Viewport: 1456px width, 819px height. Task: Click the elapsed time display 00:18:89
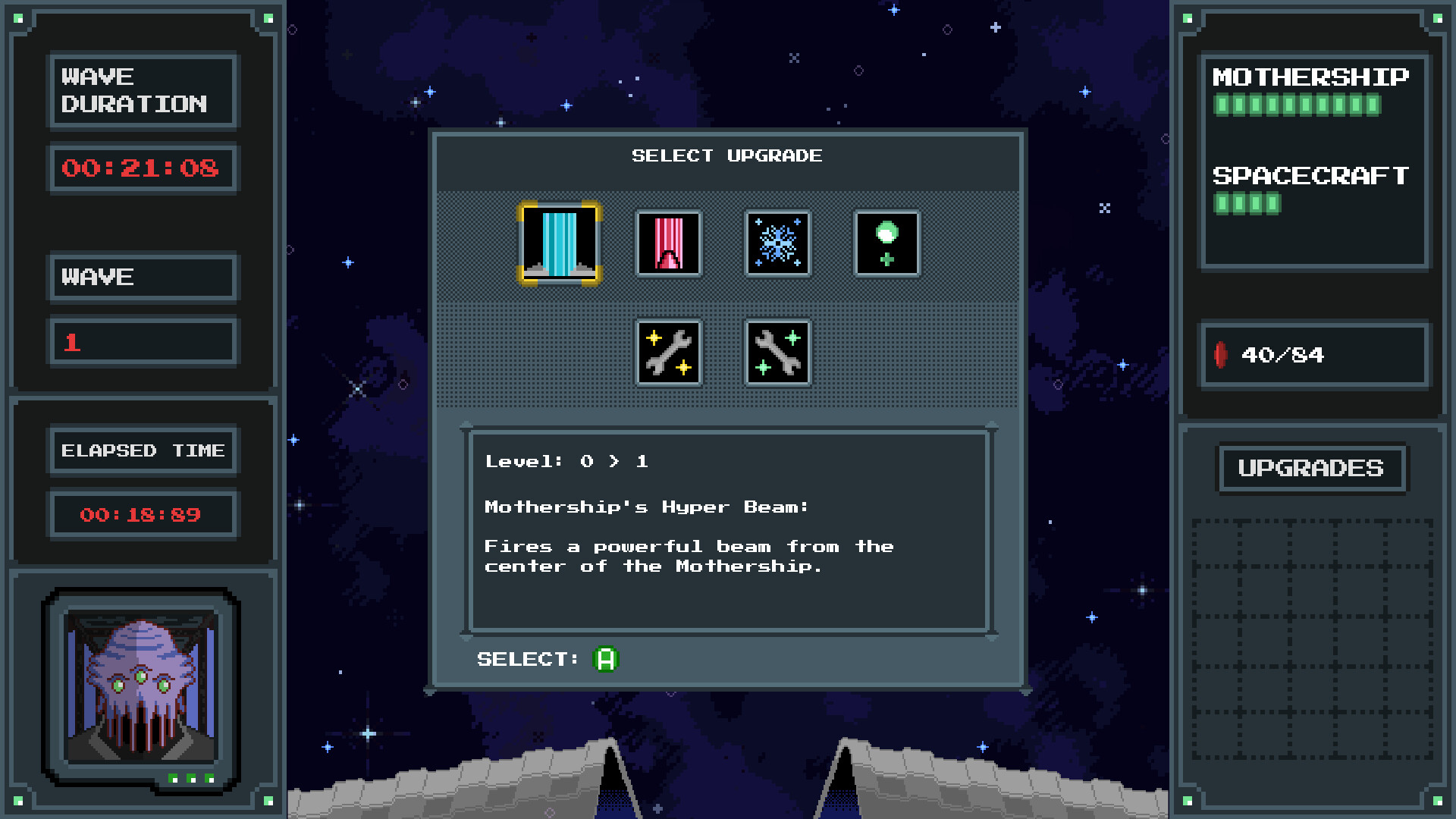pyautogui.click(x=142, y=514)
